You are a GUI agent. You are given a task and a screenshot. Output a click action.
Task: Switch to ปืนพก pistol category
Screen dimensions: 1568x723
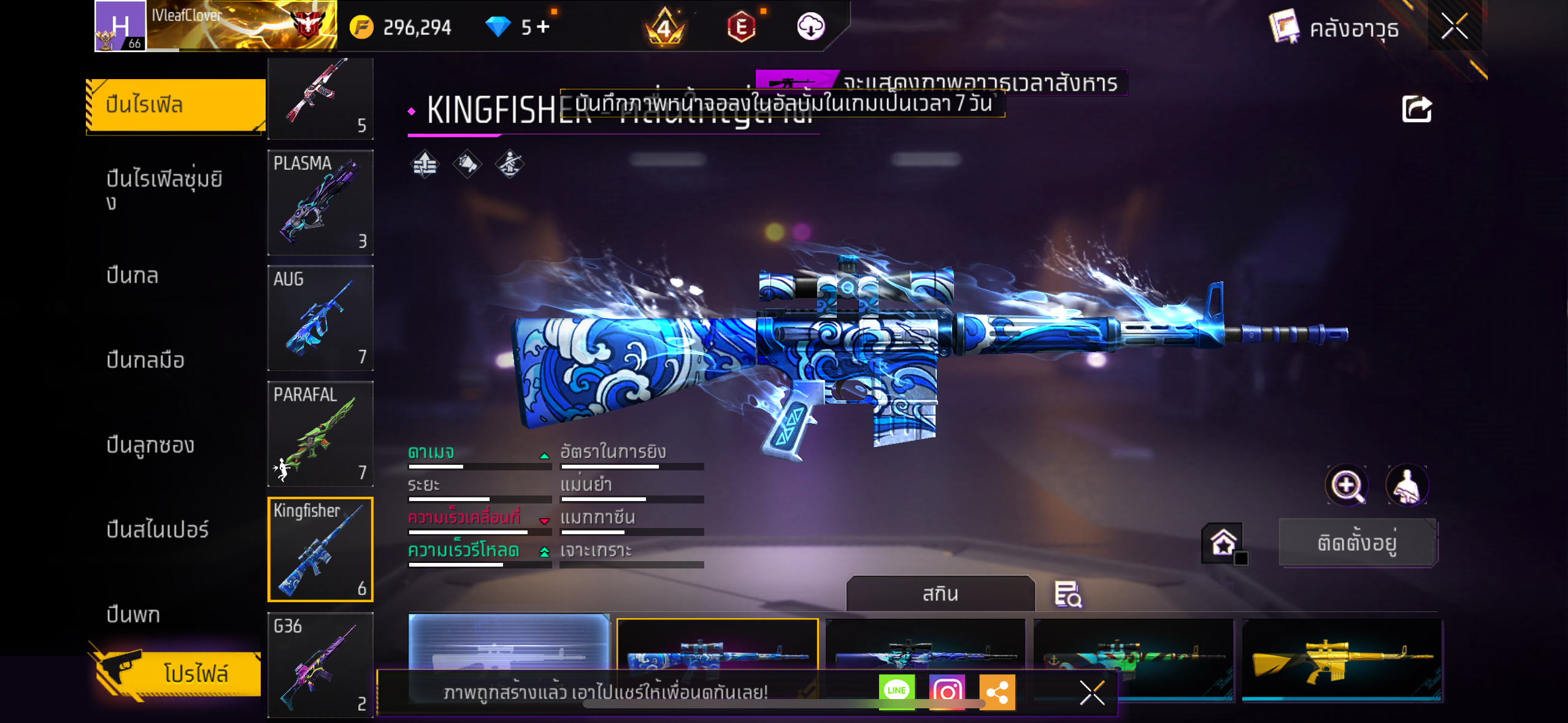(133, 614)
